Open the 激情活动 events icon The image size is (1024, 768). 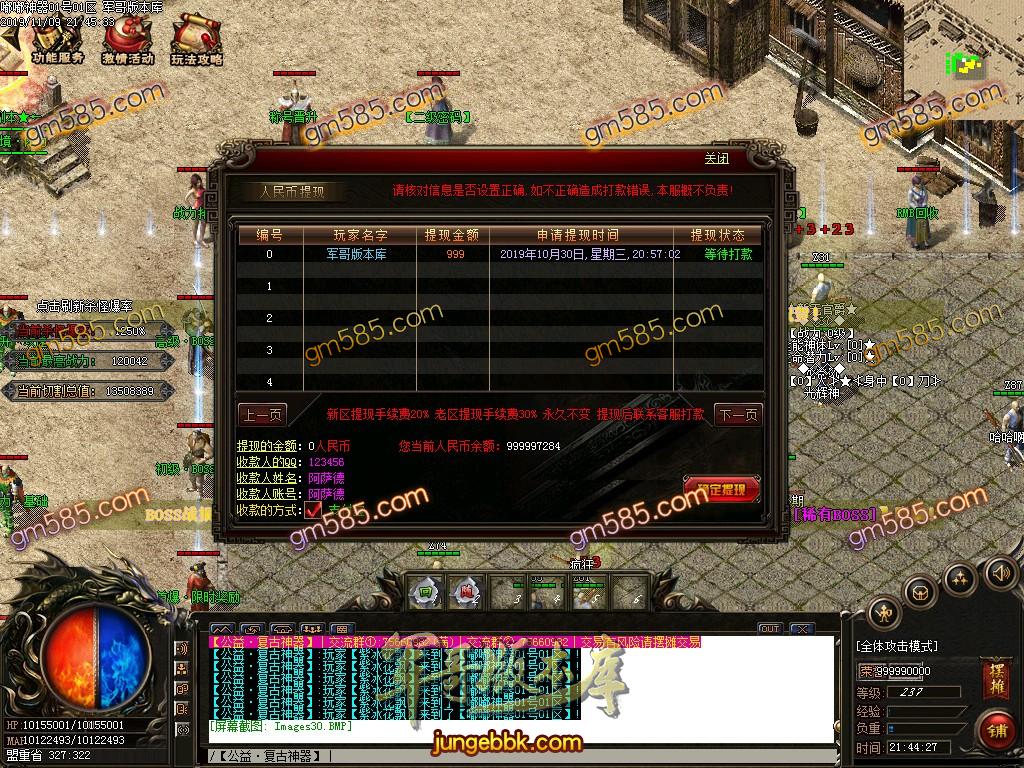click(x=127, y=41)
